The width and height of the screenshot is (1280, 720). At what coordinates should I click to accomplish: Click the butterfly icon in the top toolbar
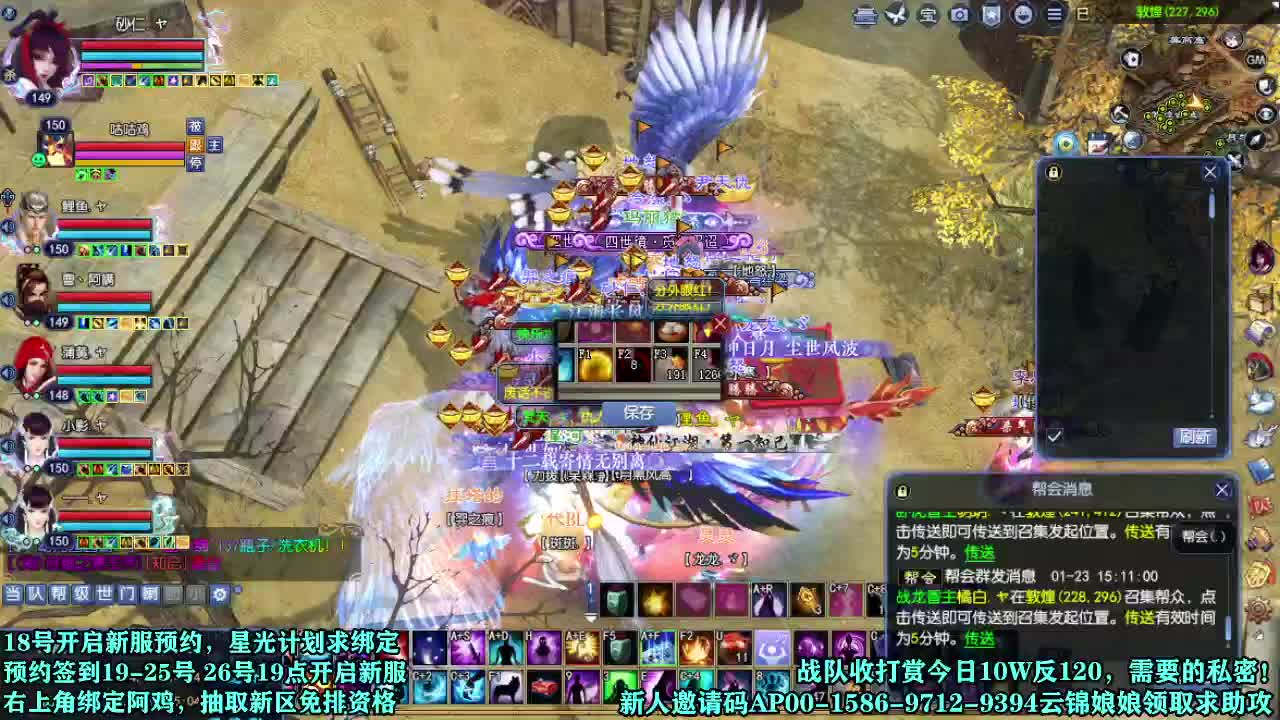(x=894, y=15)
